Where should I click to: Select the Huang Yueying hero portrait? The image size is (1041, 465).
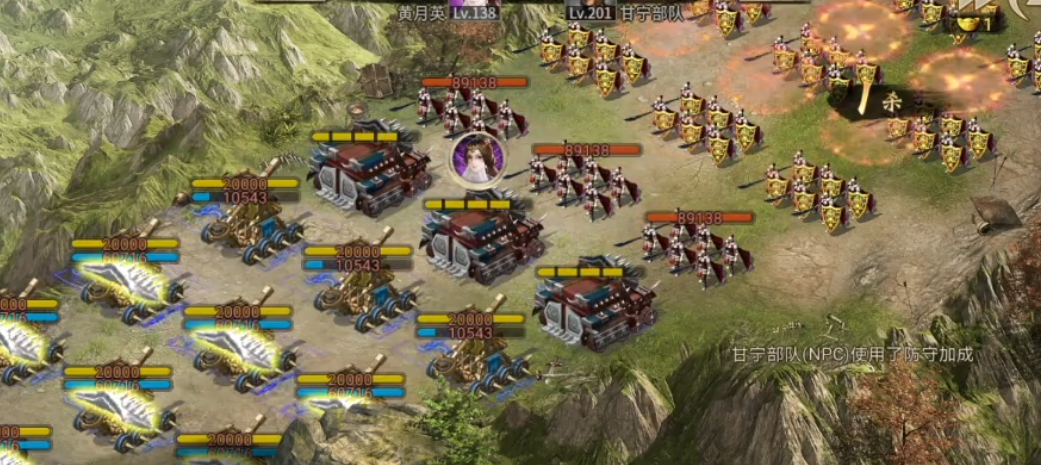click(476, 160)
